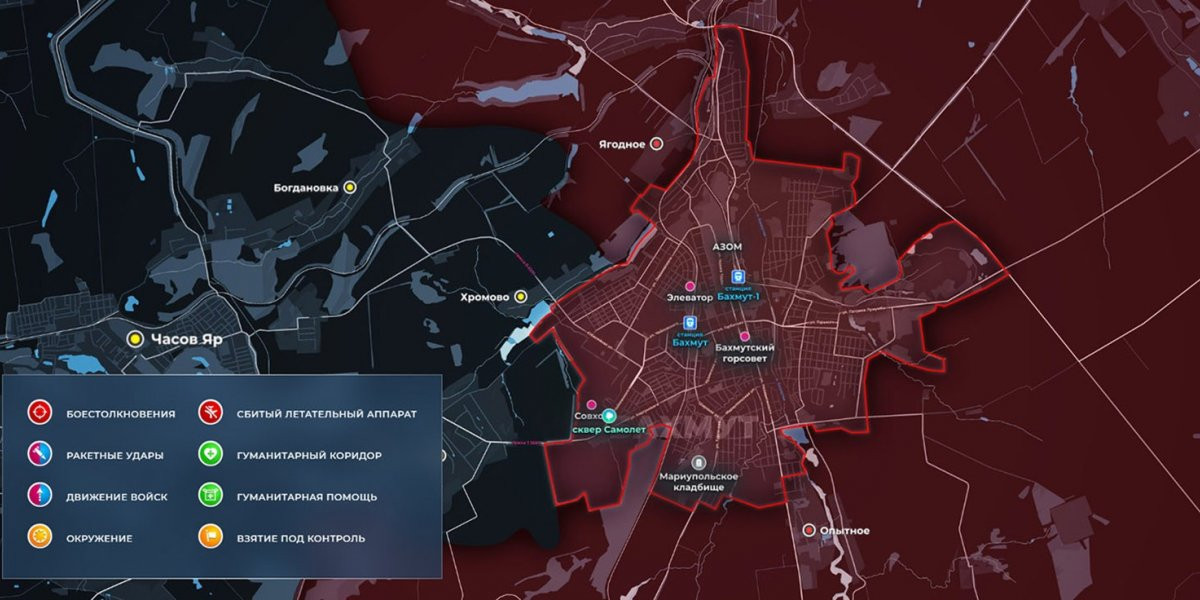The width and height of the screenshot is (1200, 600).
Task: Choose the Ягодное red marker
Action: tap(657, 144)
